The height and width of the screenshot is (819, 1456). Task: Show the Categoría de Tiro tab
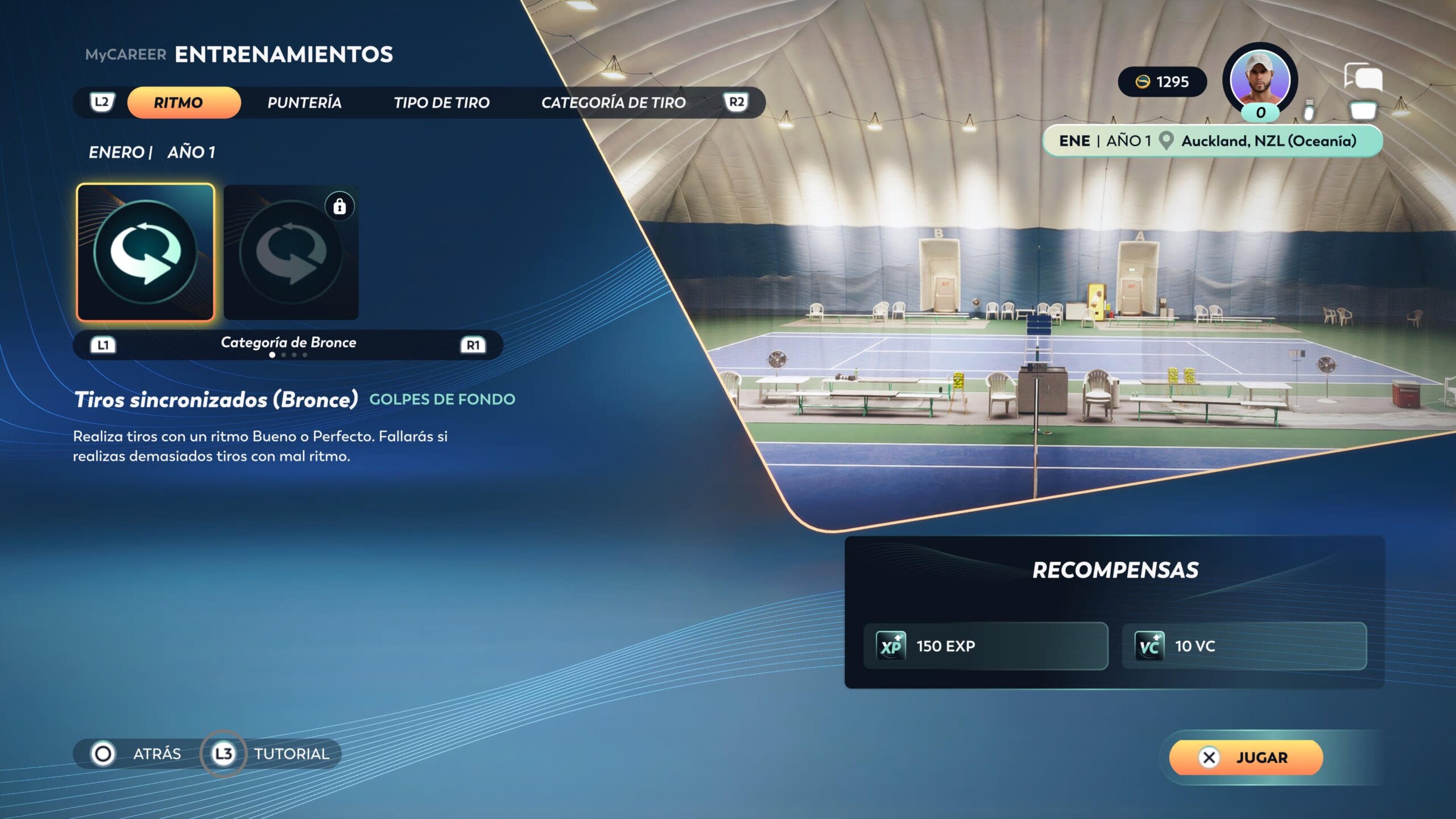coord(613,102)
